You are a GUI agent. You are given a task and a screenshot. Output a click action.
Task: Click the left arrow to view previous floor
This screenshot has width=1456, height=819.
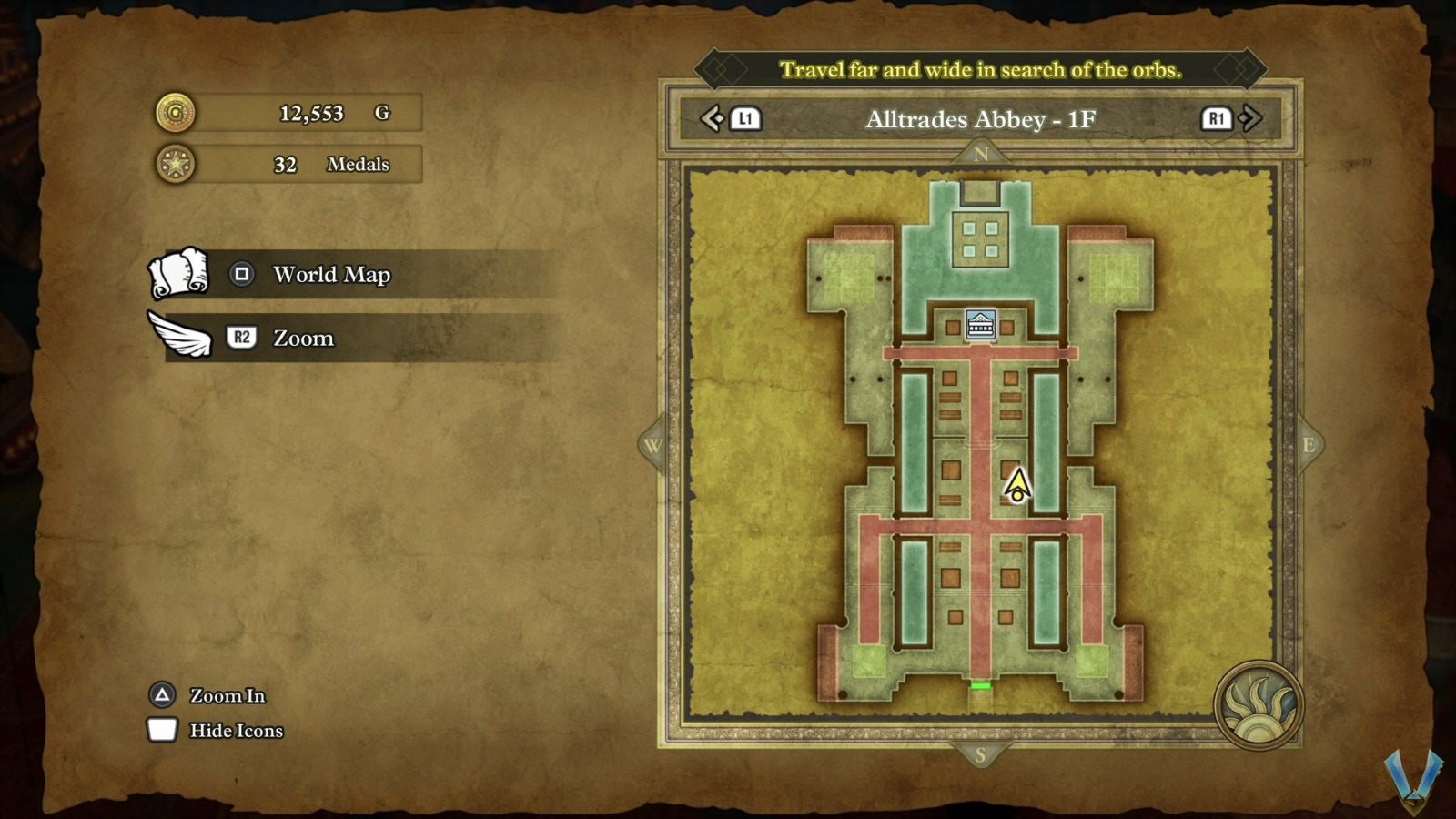click(x=713, y=117)
